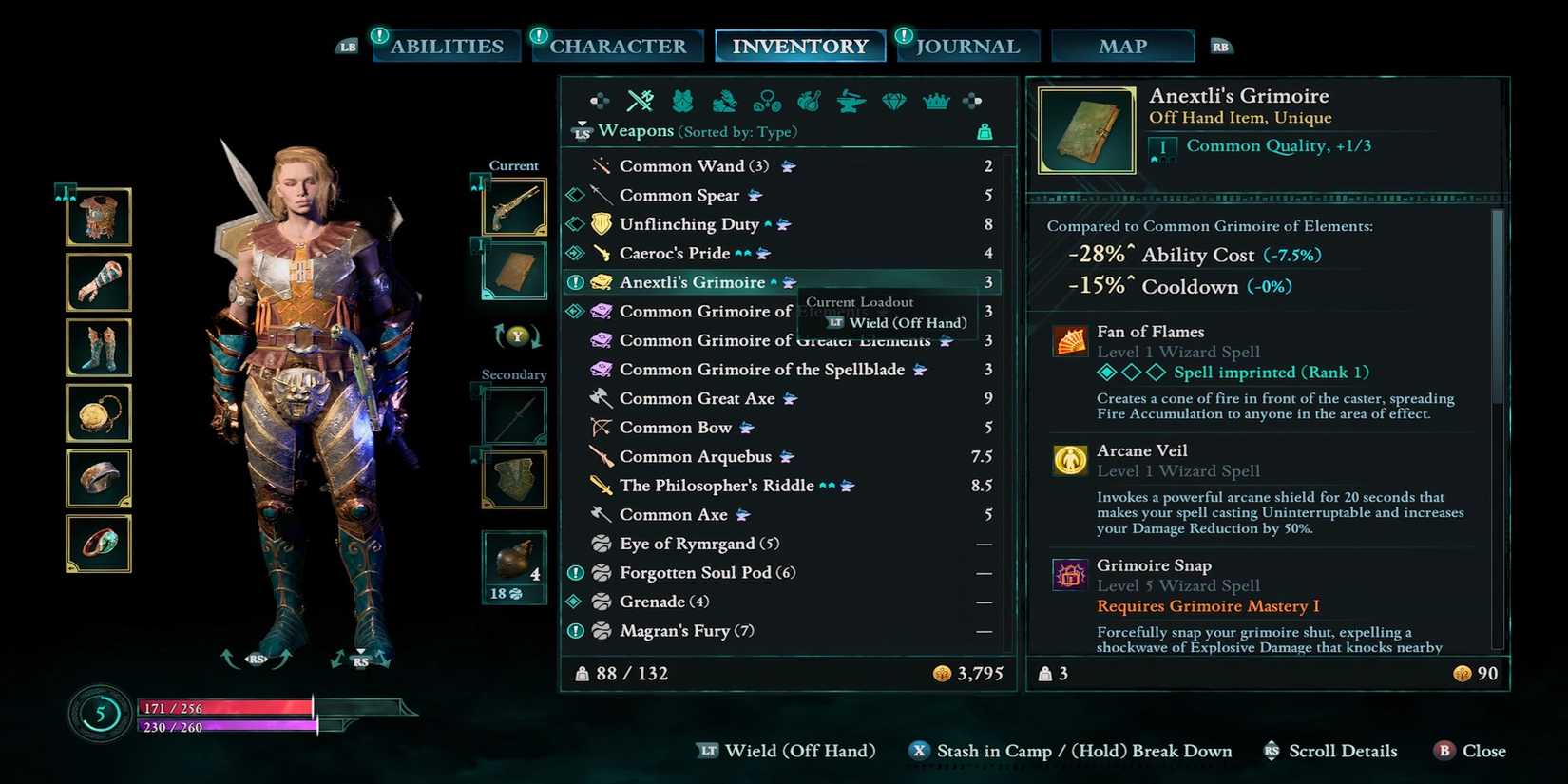1568x784 pixels.
Task: Click the anvil crafting materials category icon
Action: point(851,100)
